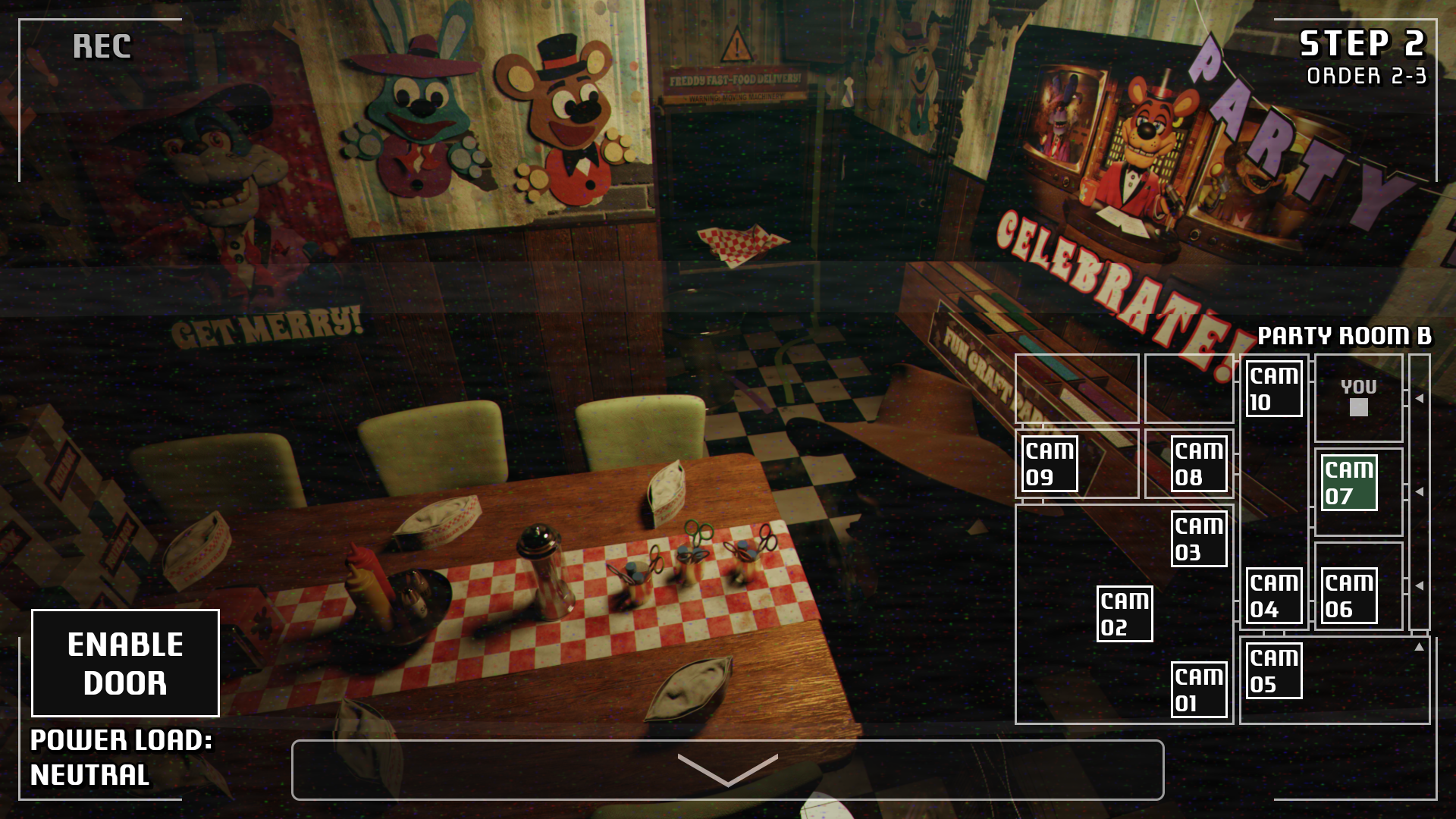The width and height of the screenshot is (1456, 819).
Task: Click the REC recording indicator
Action: 102,47
